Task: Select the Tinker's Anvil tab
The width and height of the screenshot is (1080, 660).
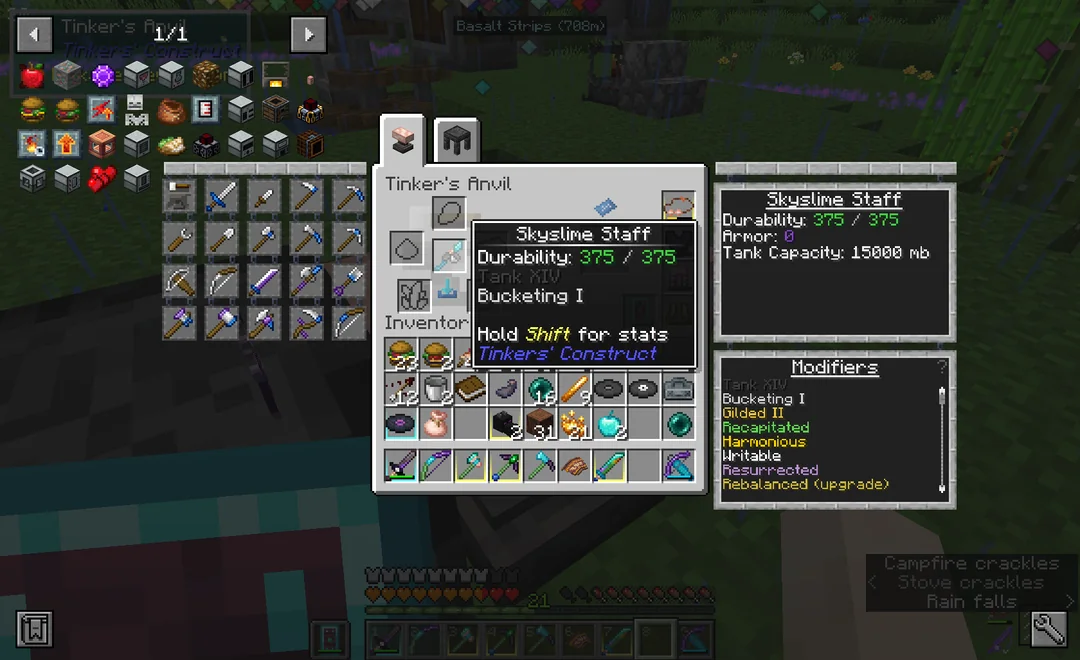Action: point(403,141)
